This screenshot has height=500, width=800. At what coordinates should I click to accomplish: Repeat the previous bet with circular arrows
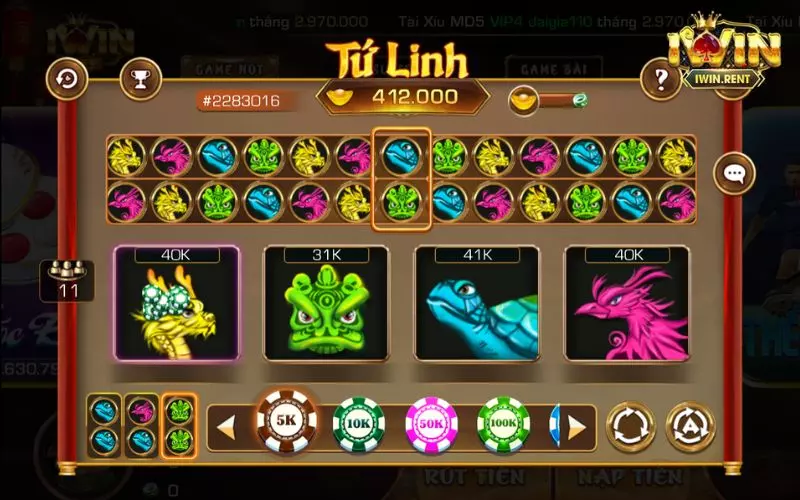[632, 425]
